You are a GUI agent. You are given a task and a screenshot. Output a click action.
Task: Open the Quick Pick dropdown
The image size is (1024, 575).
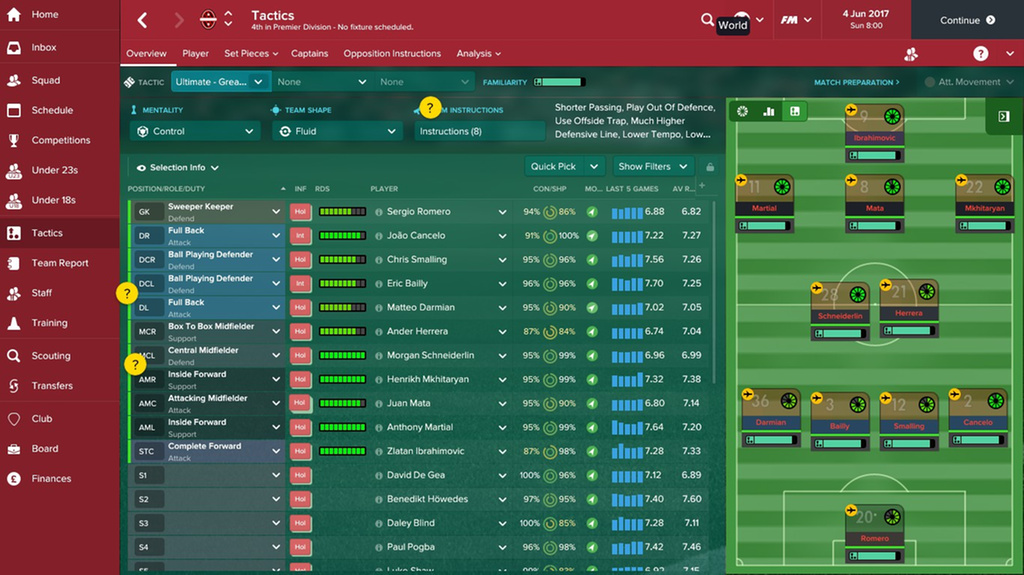[565, 167]
